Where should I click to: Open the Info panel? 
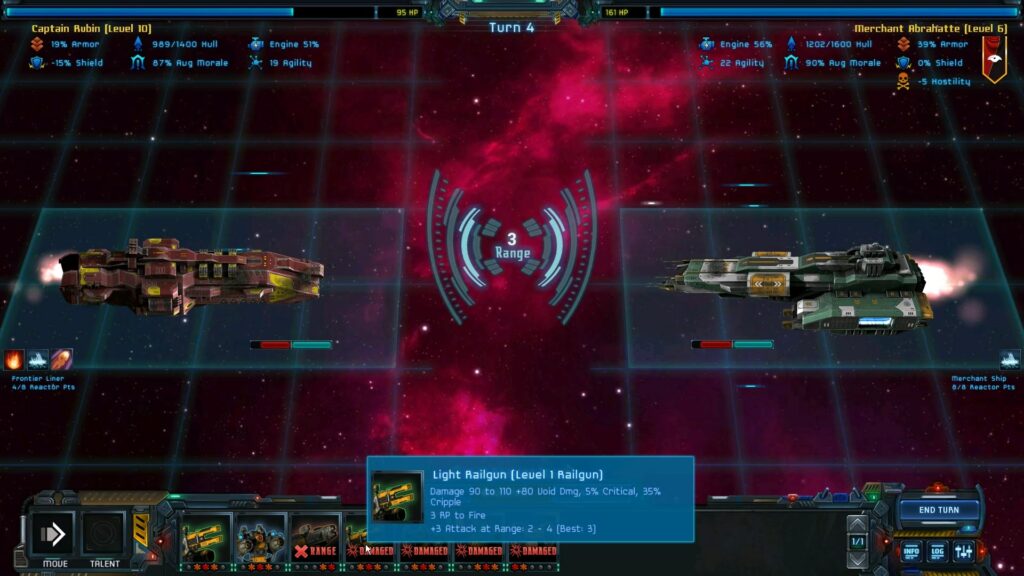pyautogui.click(x=911, y=551)
